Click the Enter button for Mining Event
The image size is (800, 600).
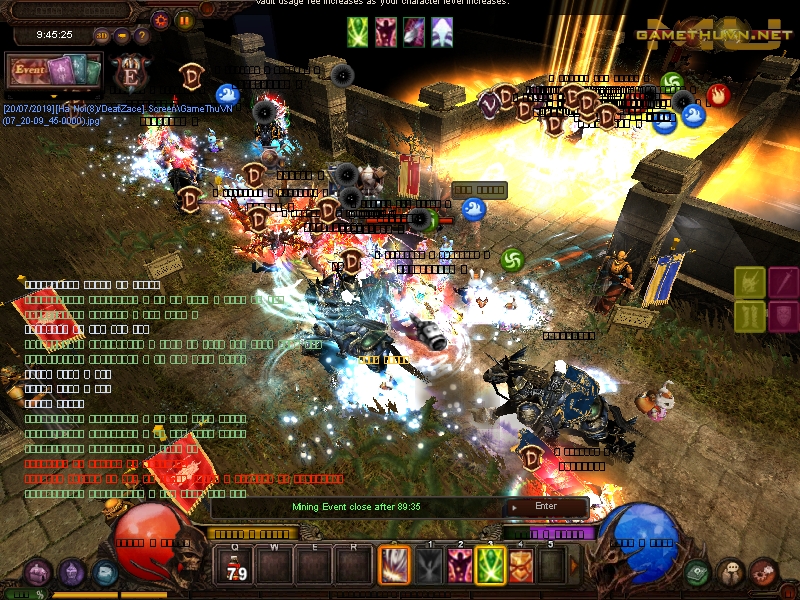tap(546, 506)
